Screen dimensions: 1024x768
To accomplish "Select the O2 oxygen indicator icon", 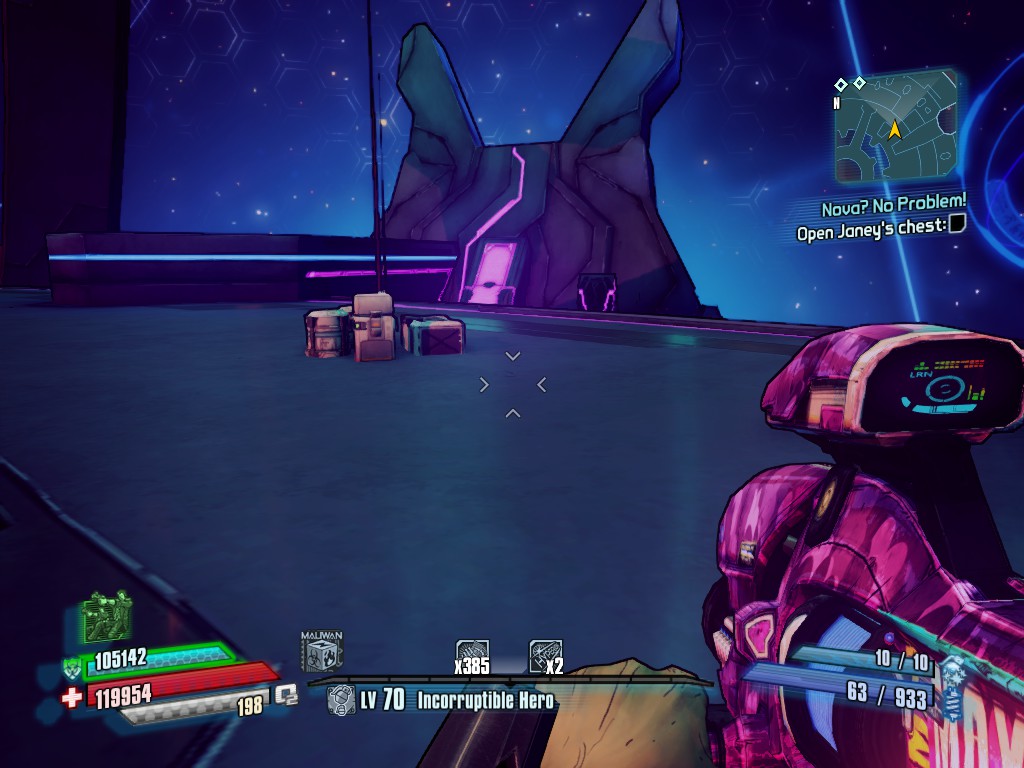I will [287, 694].
